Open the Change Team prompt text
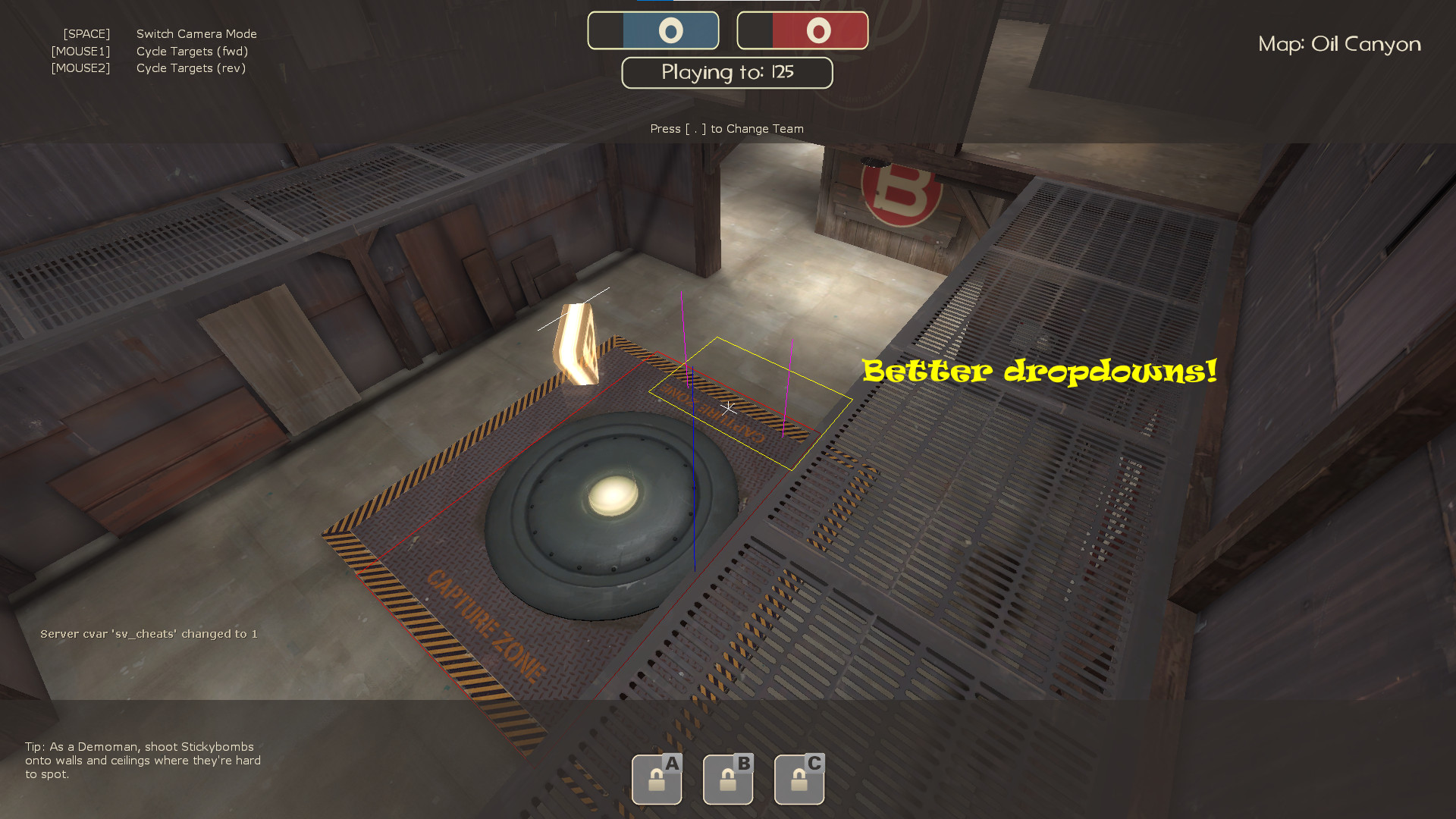1456x819 pixels. [726, 128]
